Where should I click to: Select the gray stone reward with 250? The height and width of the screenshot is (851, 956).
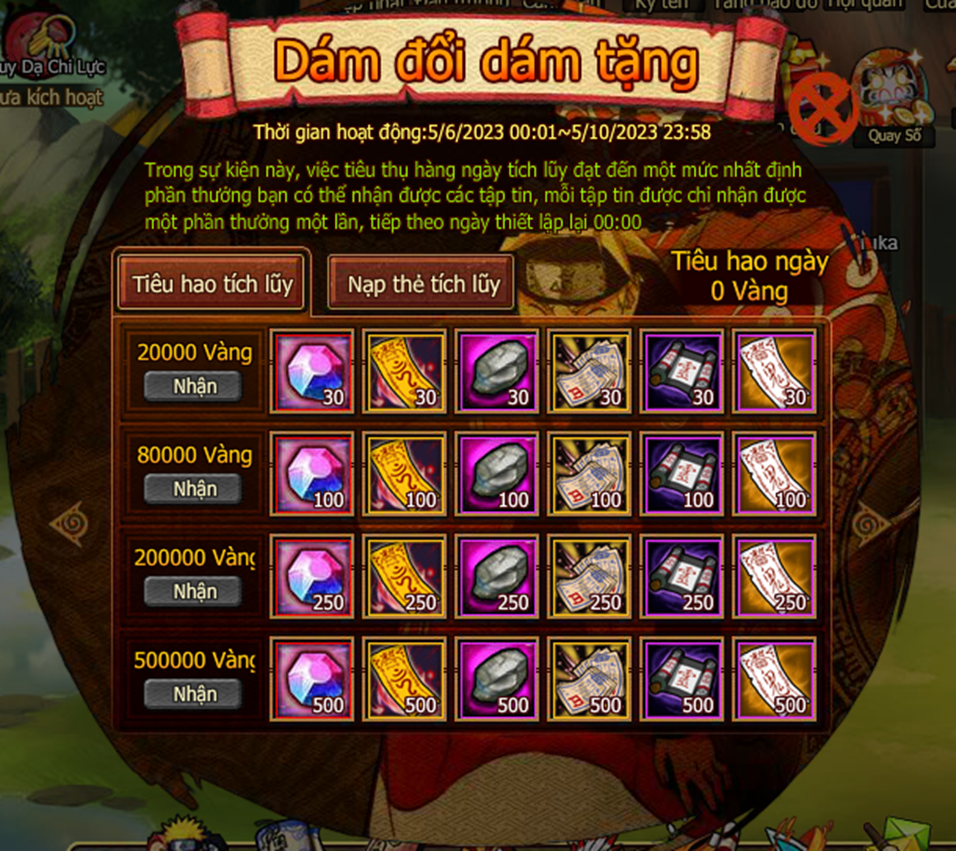point(497,575)
